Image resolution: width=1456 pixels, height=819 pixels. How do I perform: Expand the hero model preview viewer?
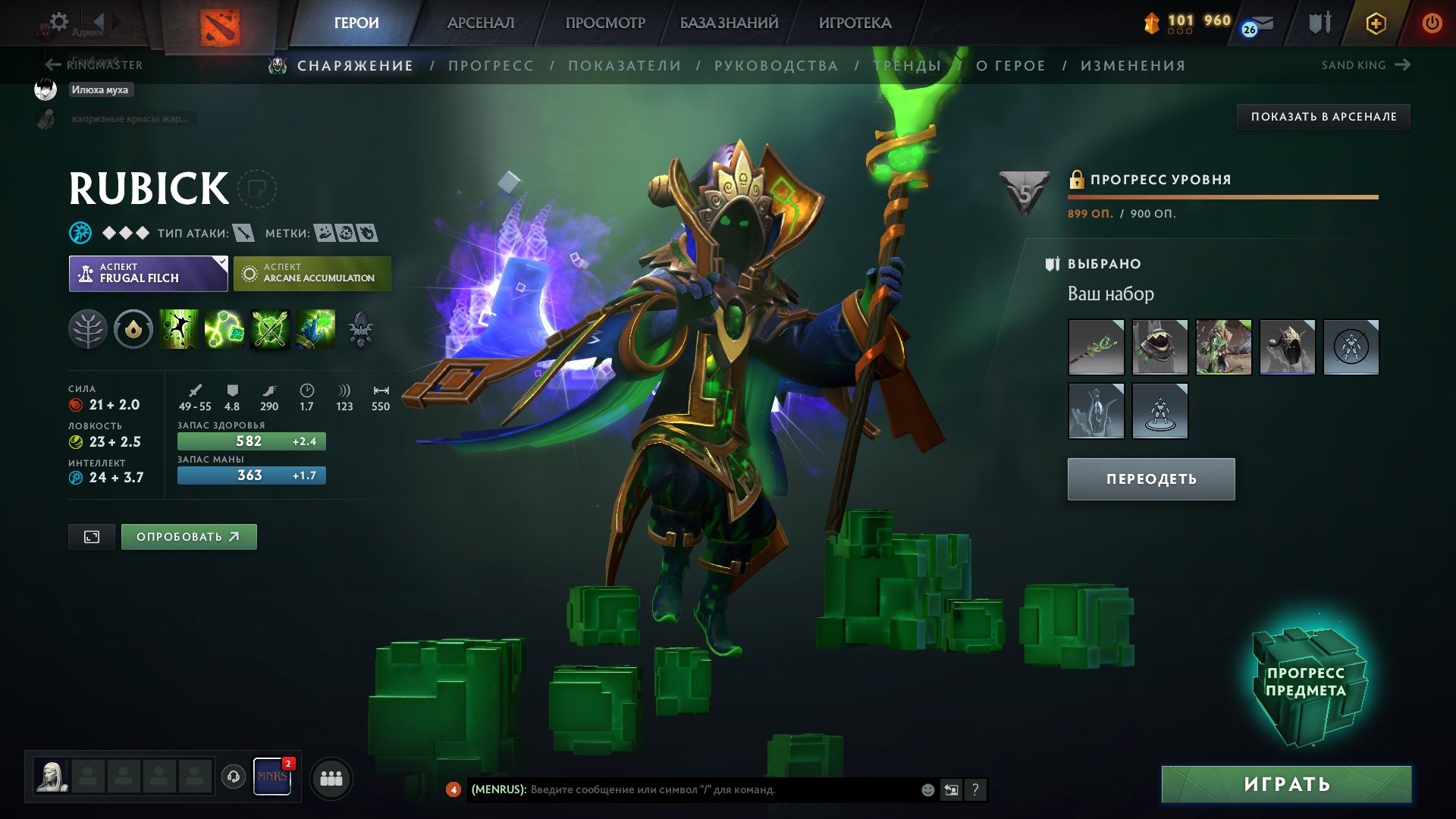(x=91, y=536)
